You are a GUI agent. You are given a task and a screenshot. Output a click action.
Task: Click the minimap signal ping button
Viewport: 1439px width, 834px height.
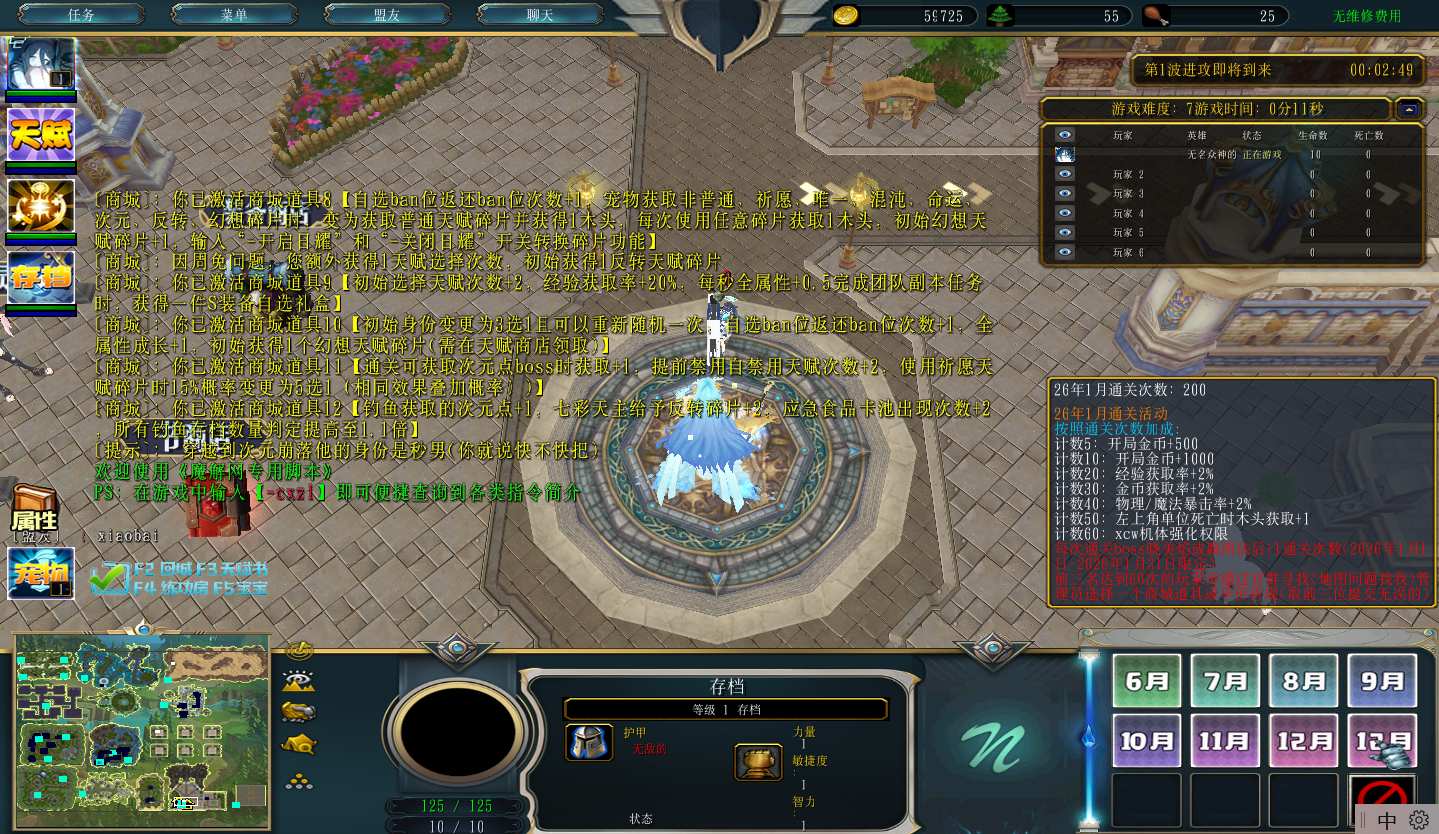299,651
